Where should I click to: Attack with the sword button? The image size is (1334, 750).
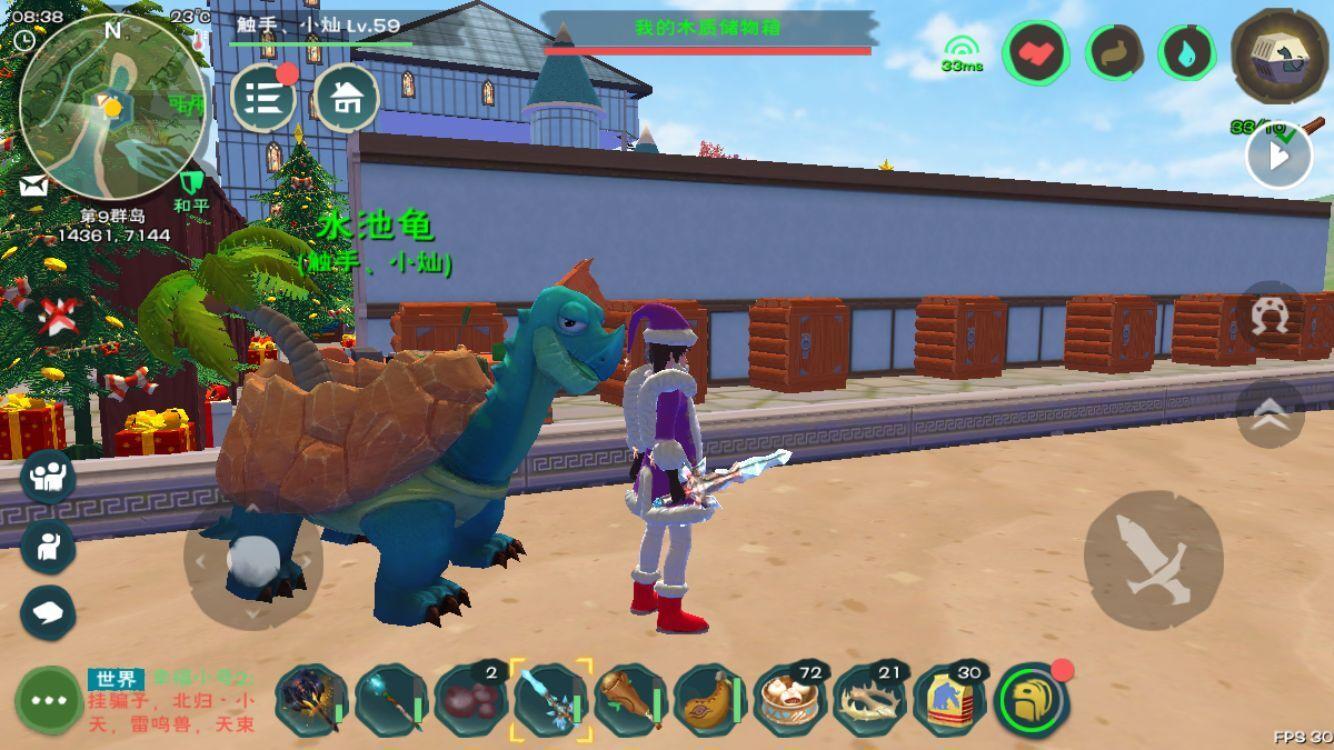click(1153, 560)
